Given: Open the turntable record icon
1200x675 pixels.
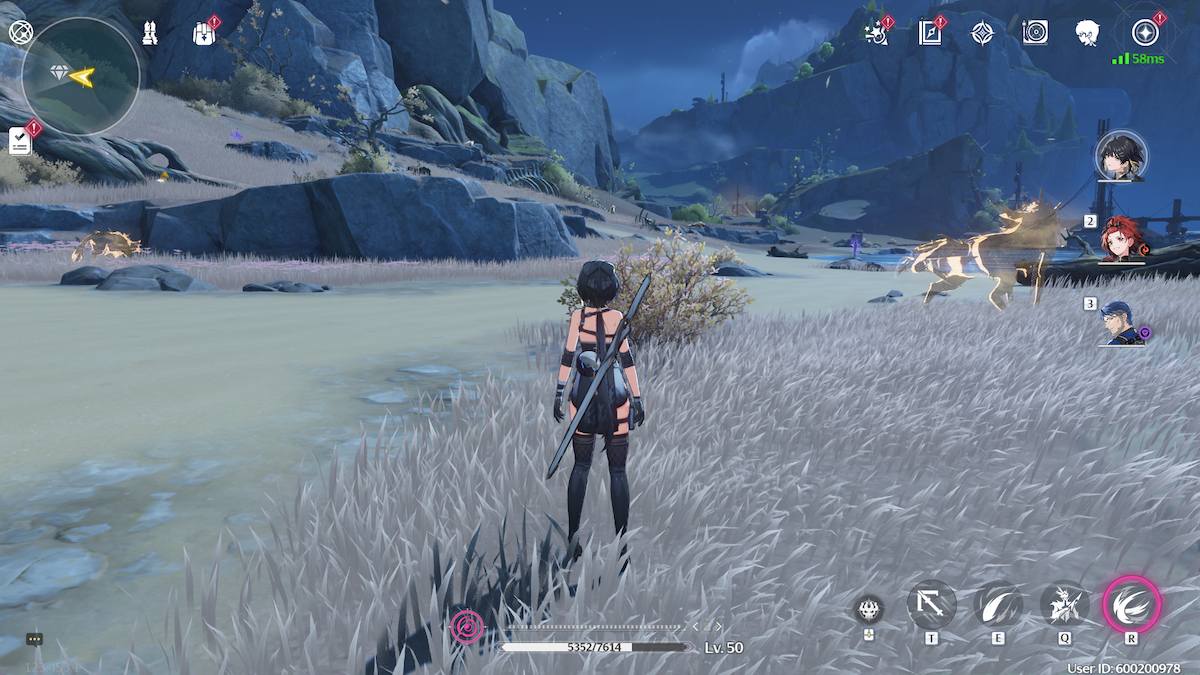Looking at the screenshot, I should (x=1035, y=33).
